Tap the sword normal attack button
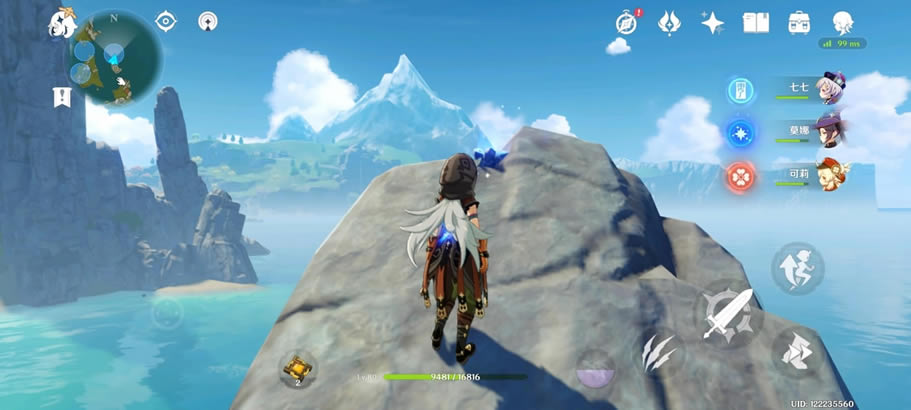The width and height of the screenshot is (911, 410). (728, 315)
